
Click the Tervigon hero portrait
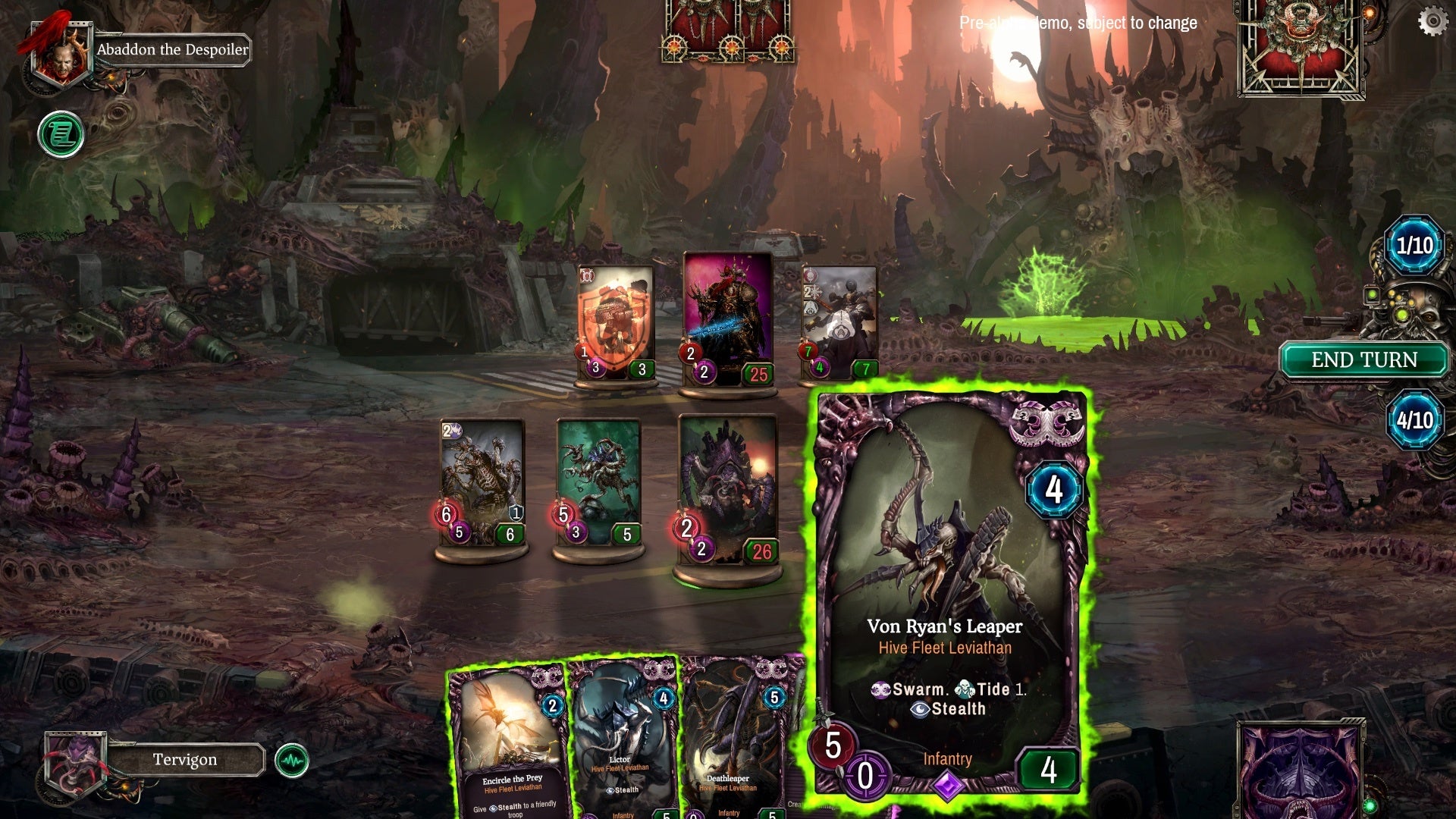pos(76,758)
